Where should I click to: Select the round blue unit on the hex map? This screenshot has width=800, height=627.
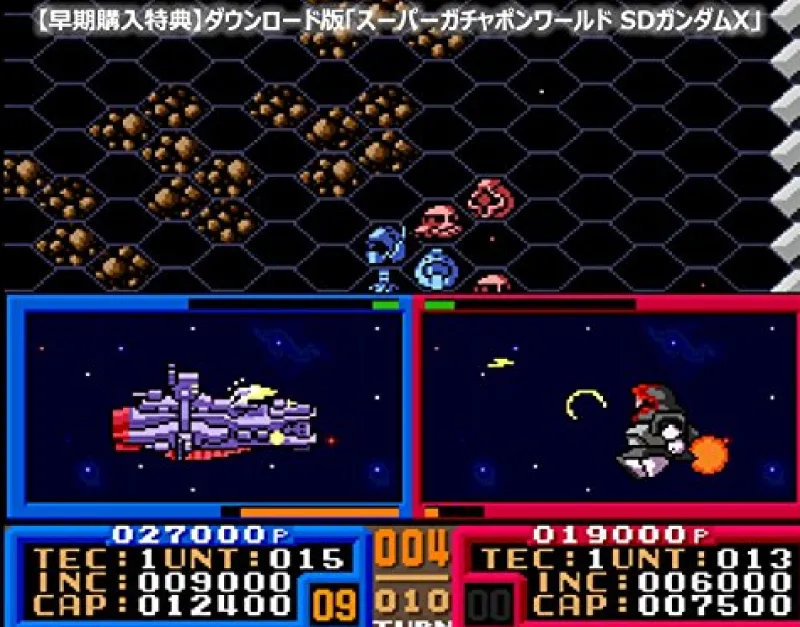[x=435, y=268]
